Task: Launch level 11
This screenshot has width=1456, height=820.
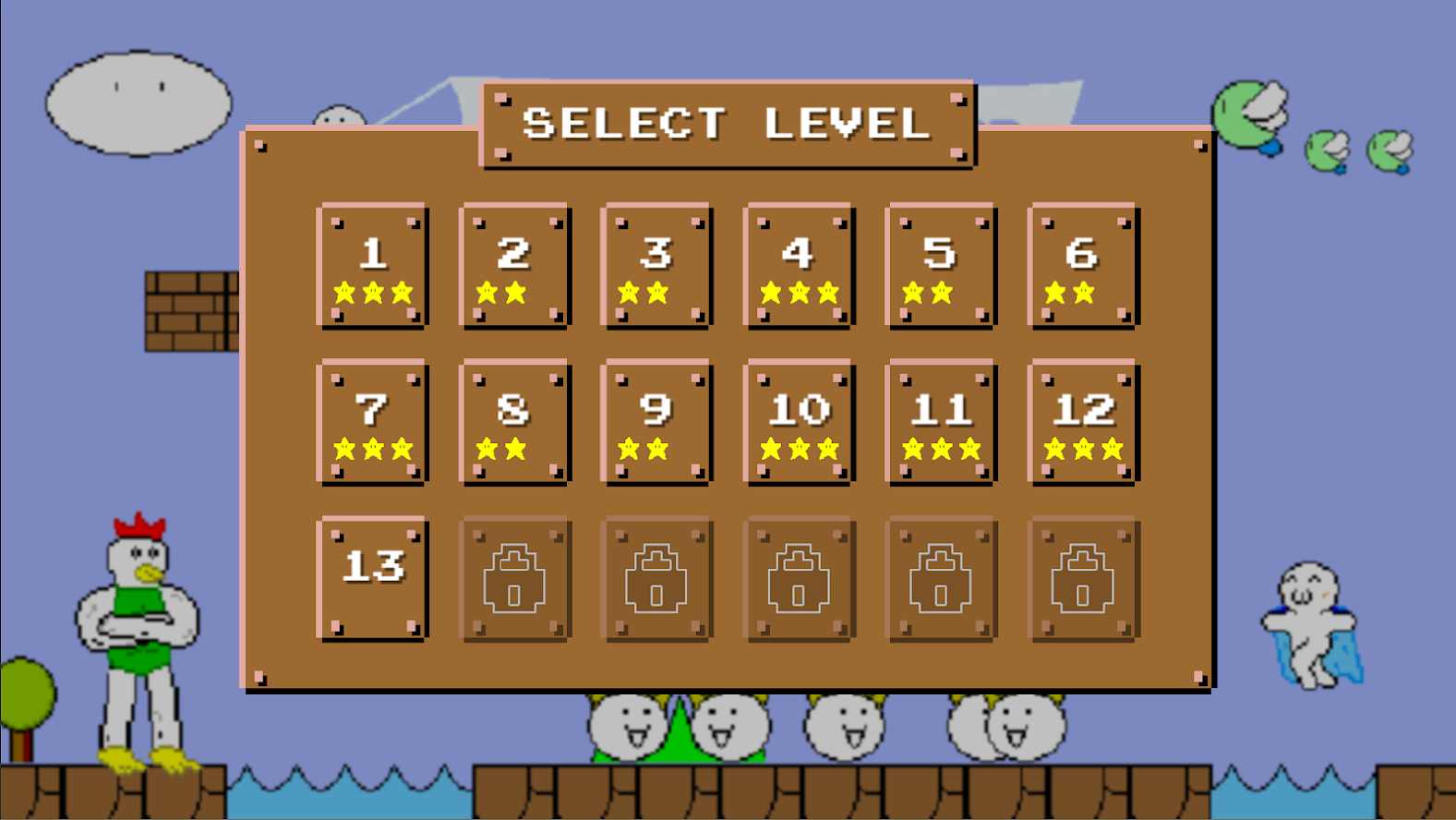Action: click(941, 422)
